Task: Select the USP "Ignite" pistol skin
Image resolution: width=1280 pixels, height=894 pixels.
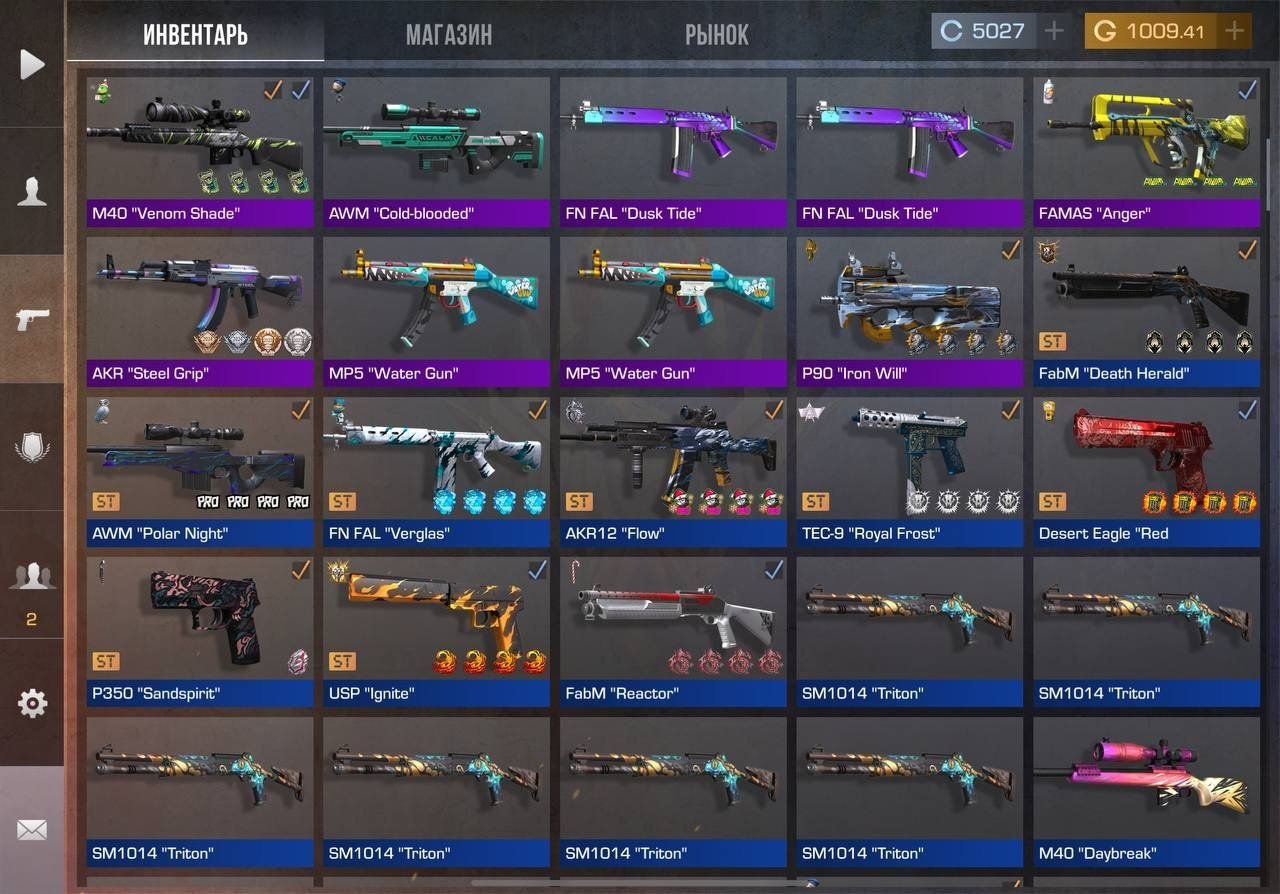Action: 436,630
